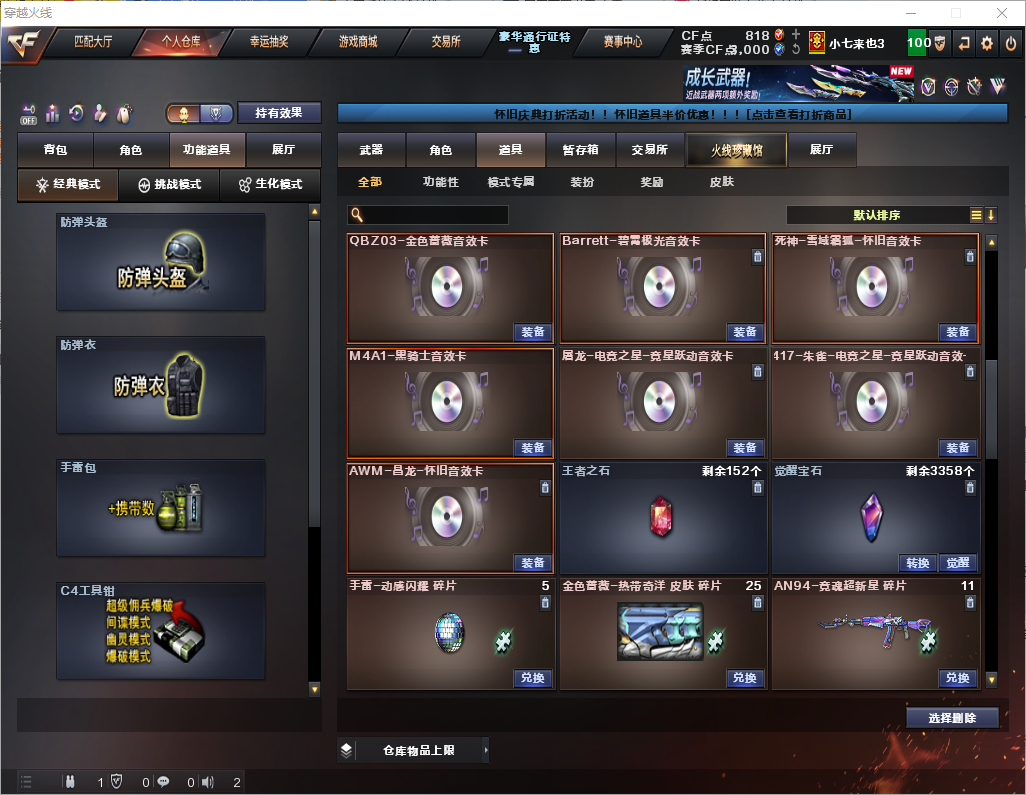
Task: Click the 选择删除 button
Action: 952,718
